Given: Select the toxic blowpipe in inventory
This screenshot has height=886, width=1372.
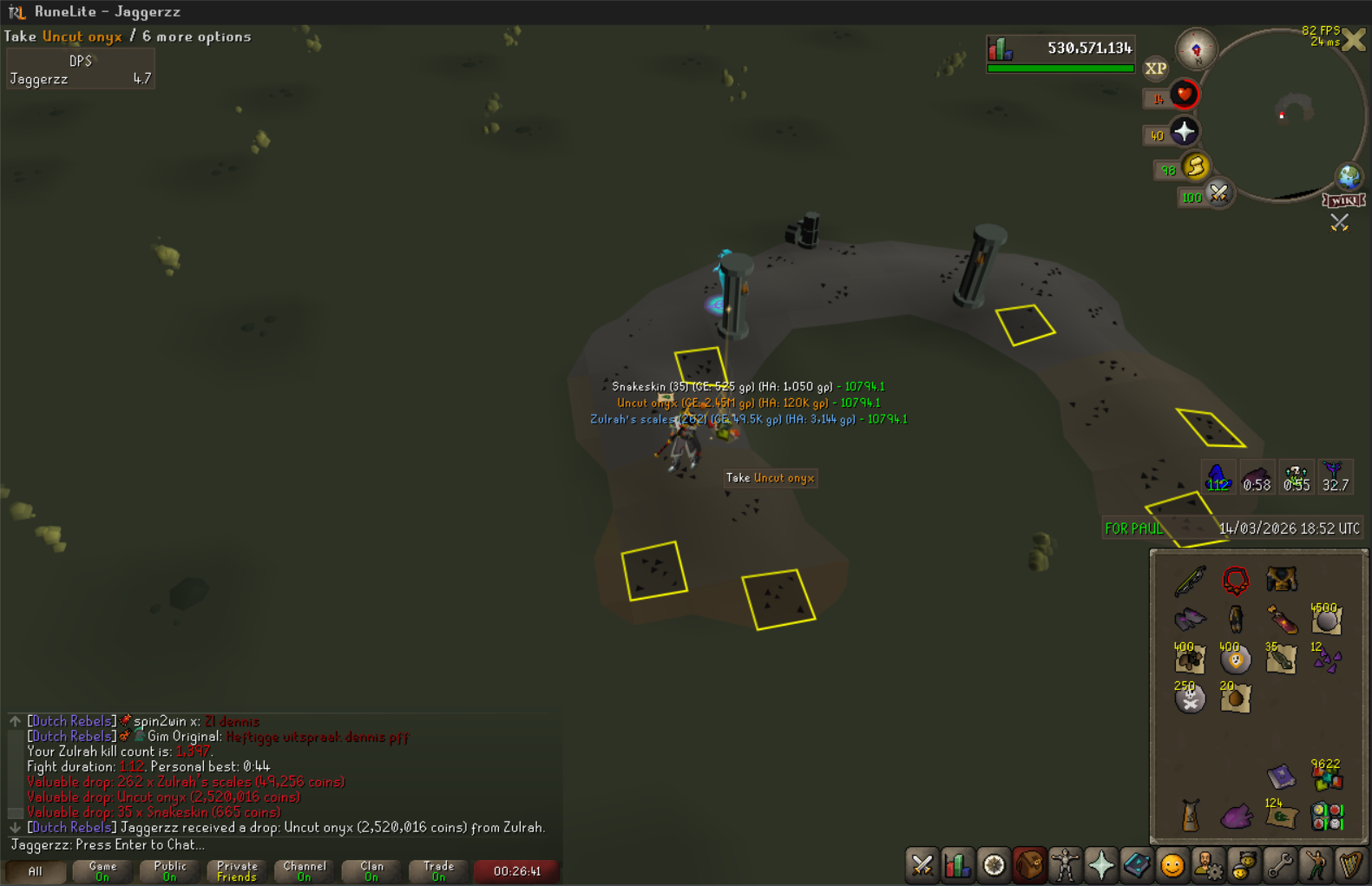Looking at the screenshot, I should [1191, 581].
